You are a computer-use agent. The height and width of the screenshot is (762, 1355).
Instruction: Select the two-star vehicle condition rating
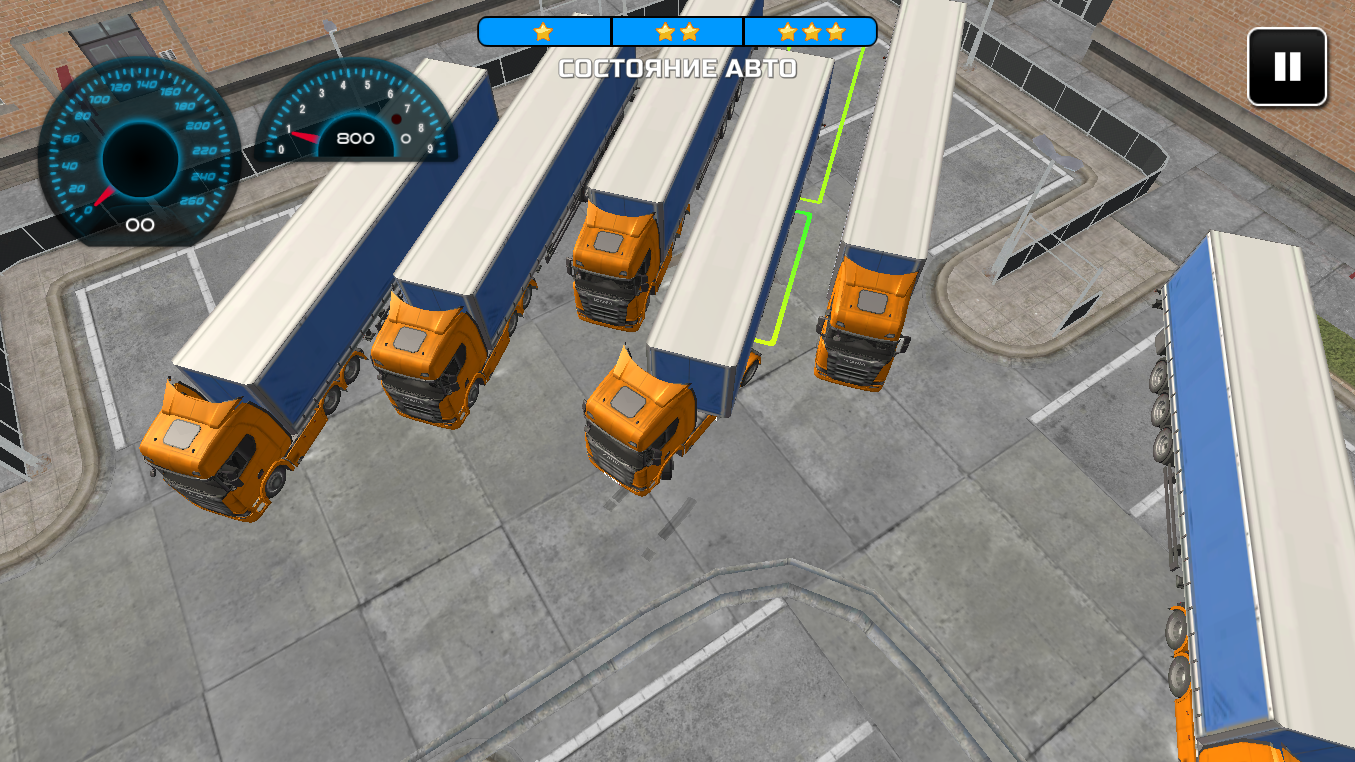tap(677, 31)
